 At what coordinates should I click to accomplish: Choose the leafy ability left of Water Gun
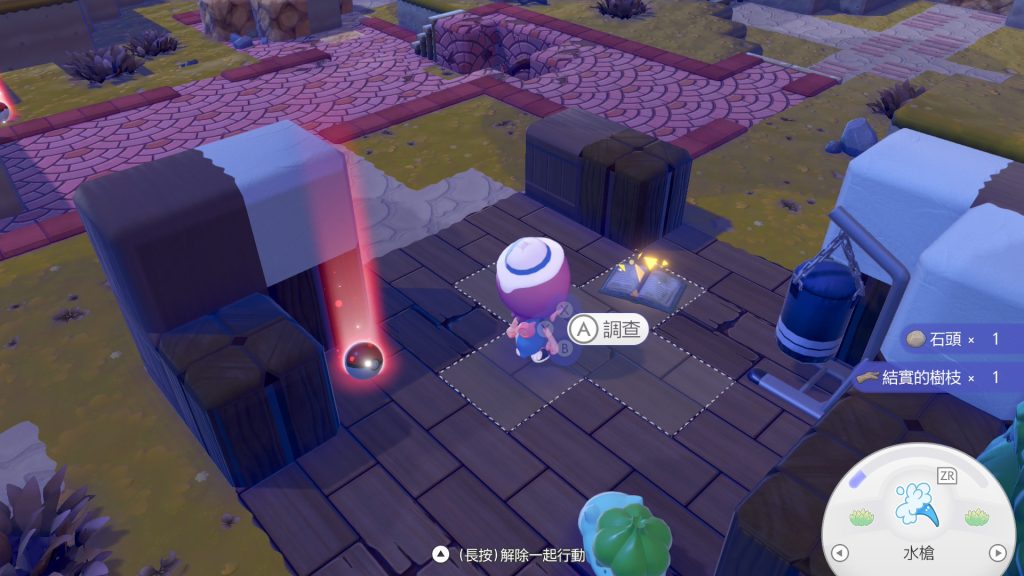tap(862, 517)
